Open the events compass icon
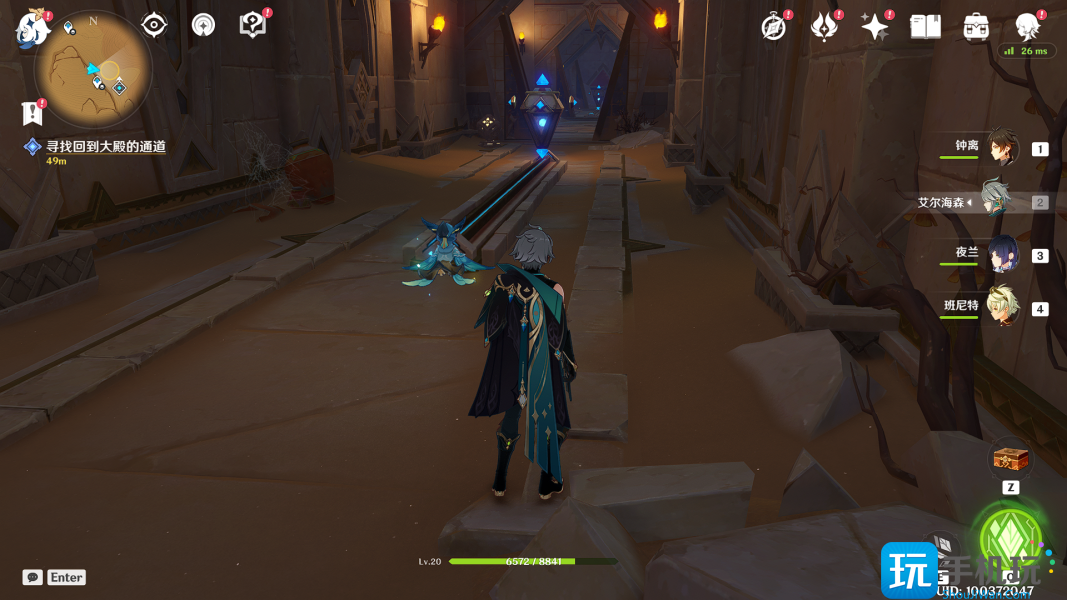 click(774, 27)
